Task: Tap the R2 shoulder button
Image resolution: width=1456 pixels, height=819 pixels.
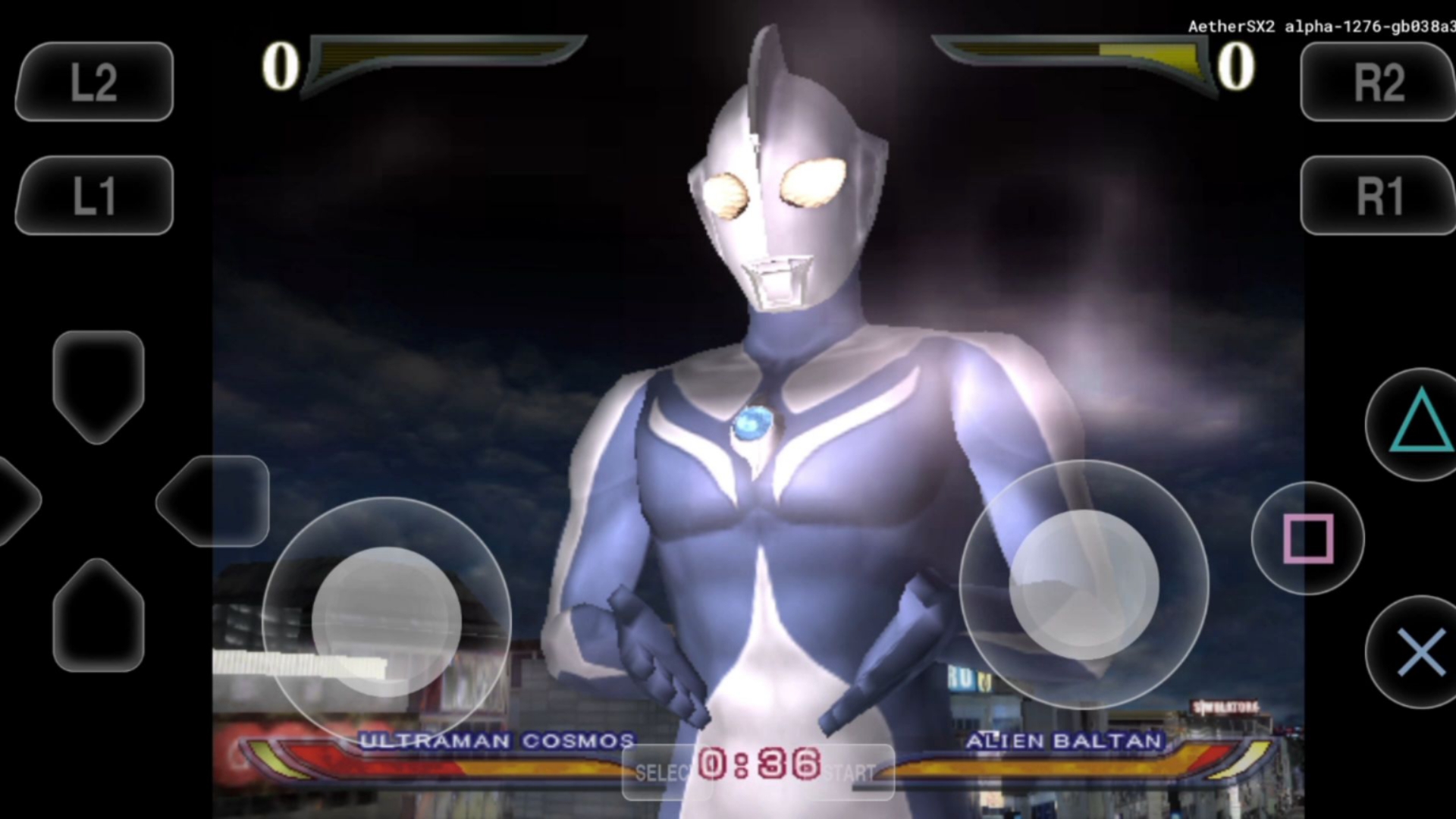Action: click(x=1378, y=82)
